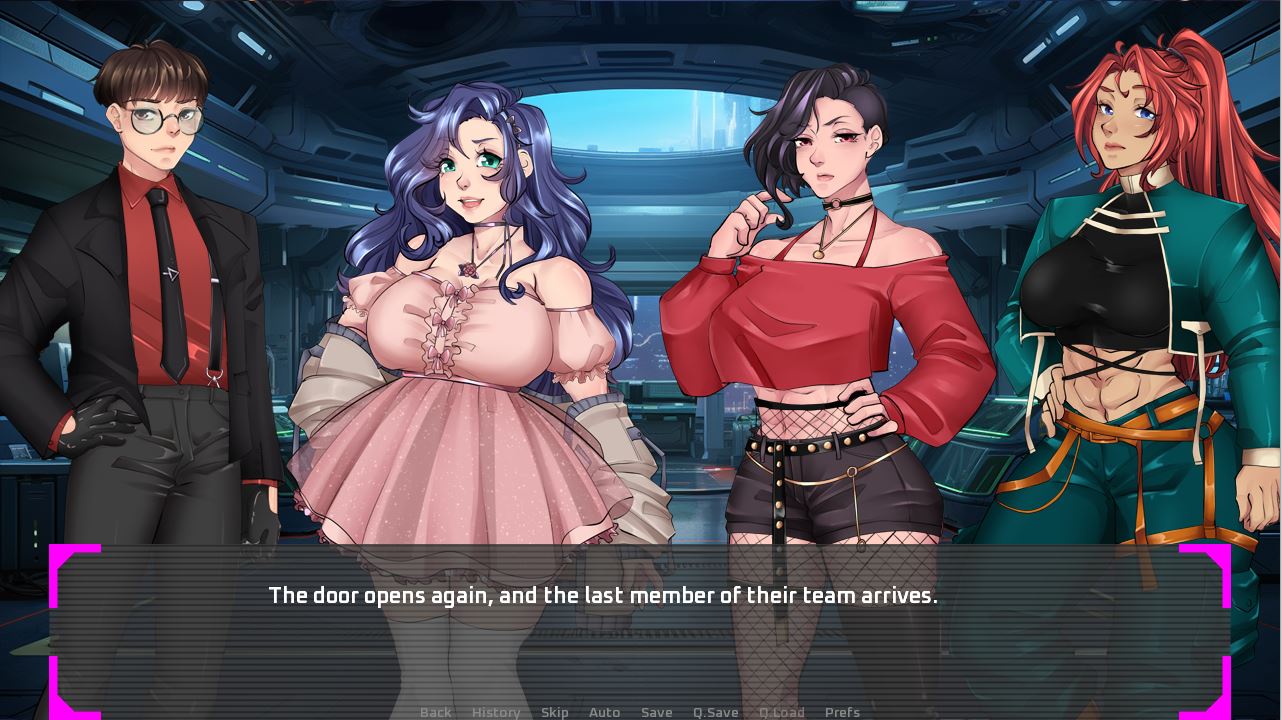1282x720 pixels.
Task: Open the dialogue History log
Action: coord(496,712)
